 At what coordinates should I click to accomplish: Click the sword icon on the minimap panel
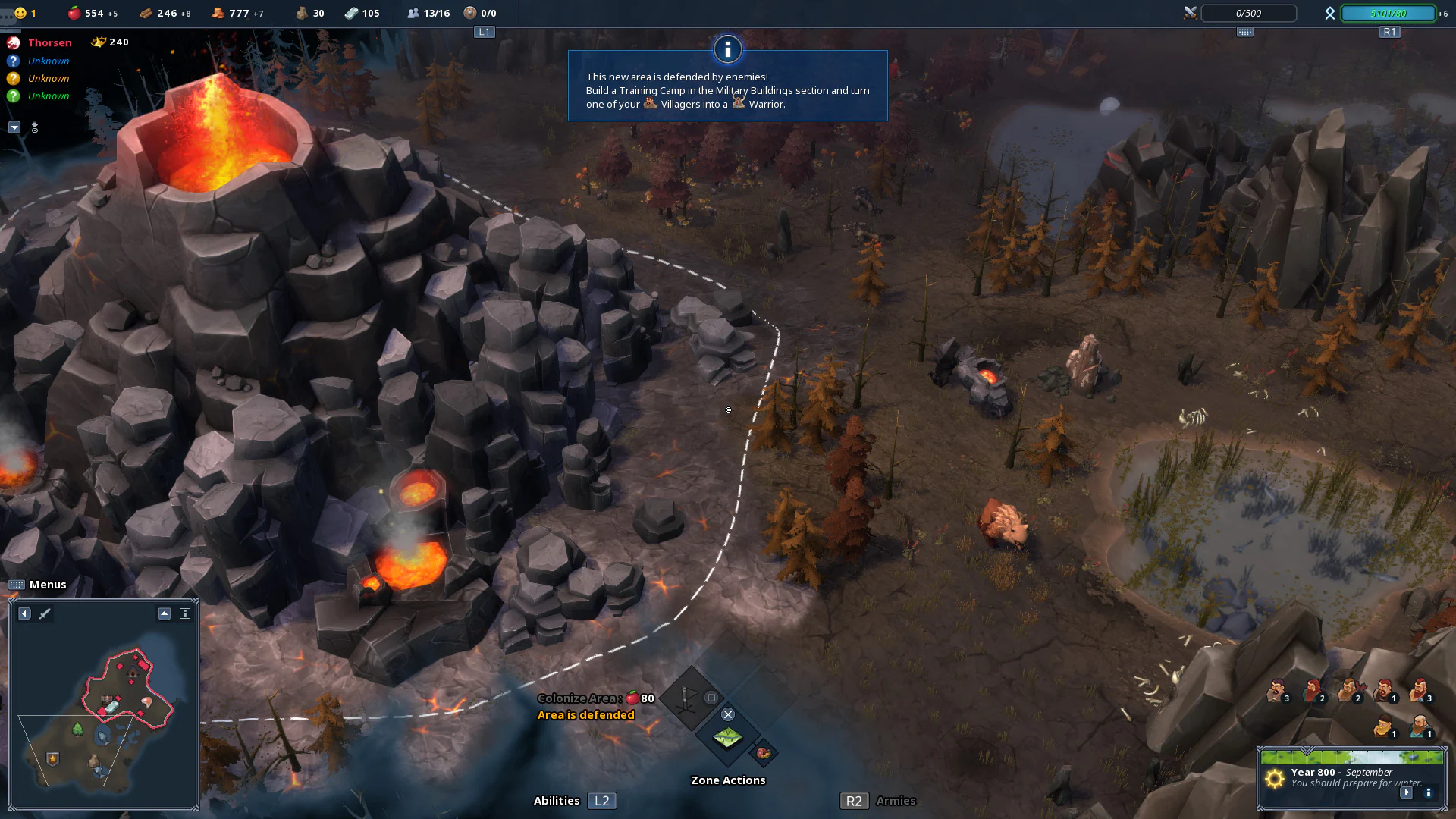[44, 614]
